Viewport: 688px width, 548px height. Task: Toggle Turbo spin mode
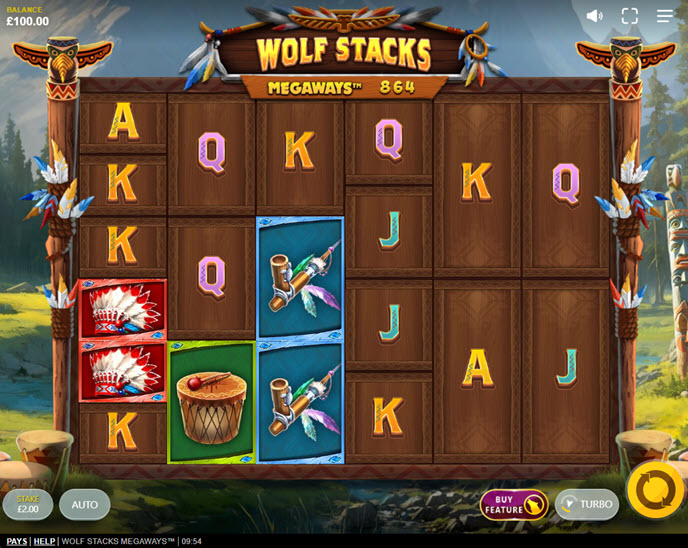point(586,504)
